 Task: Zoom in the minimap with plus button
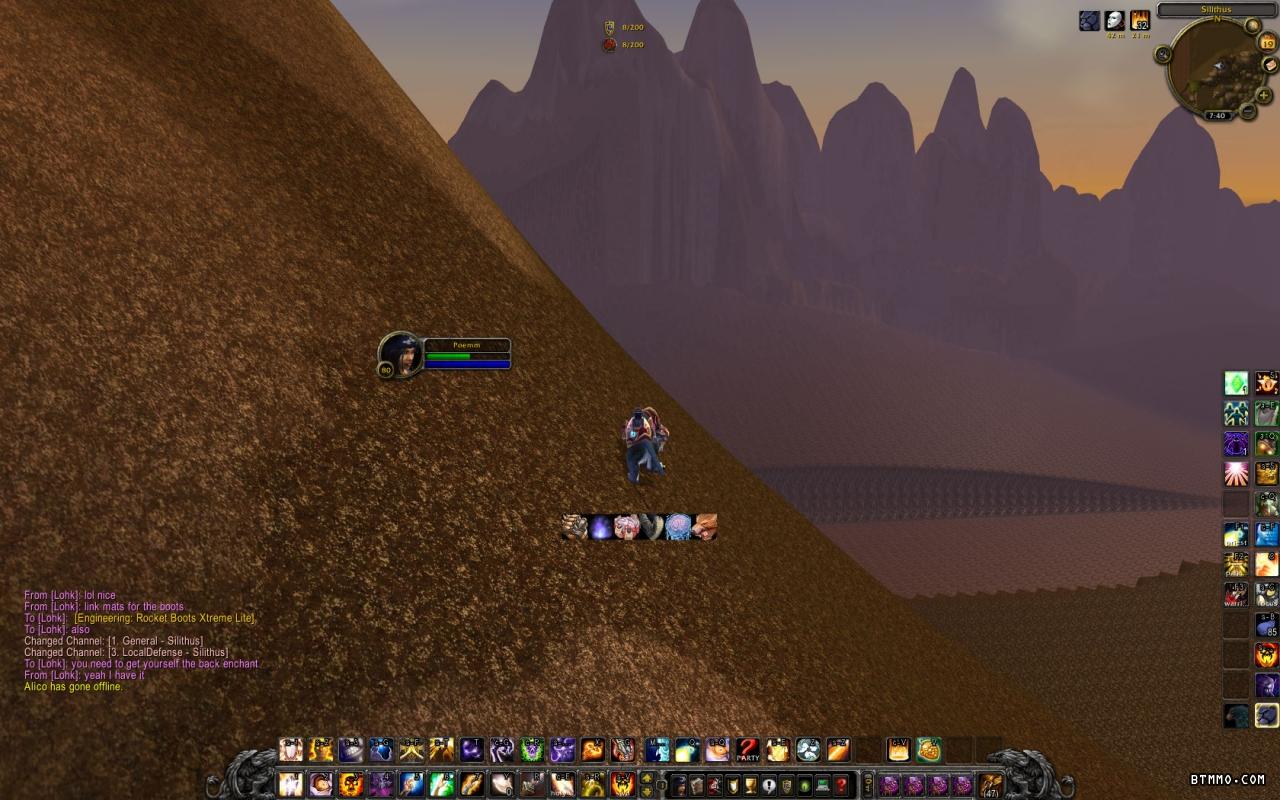(1264, 96)
